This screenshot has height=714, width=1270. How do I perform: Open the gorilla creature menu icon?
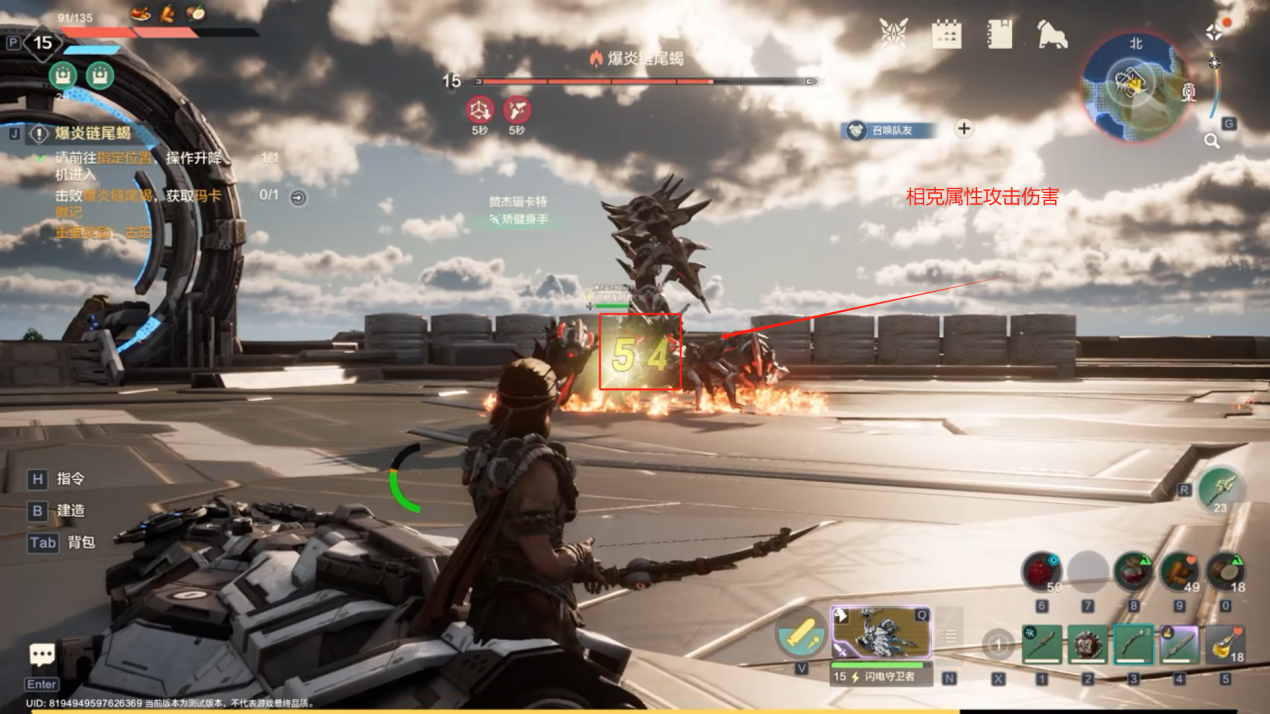coord(1052,34)
